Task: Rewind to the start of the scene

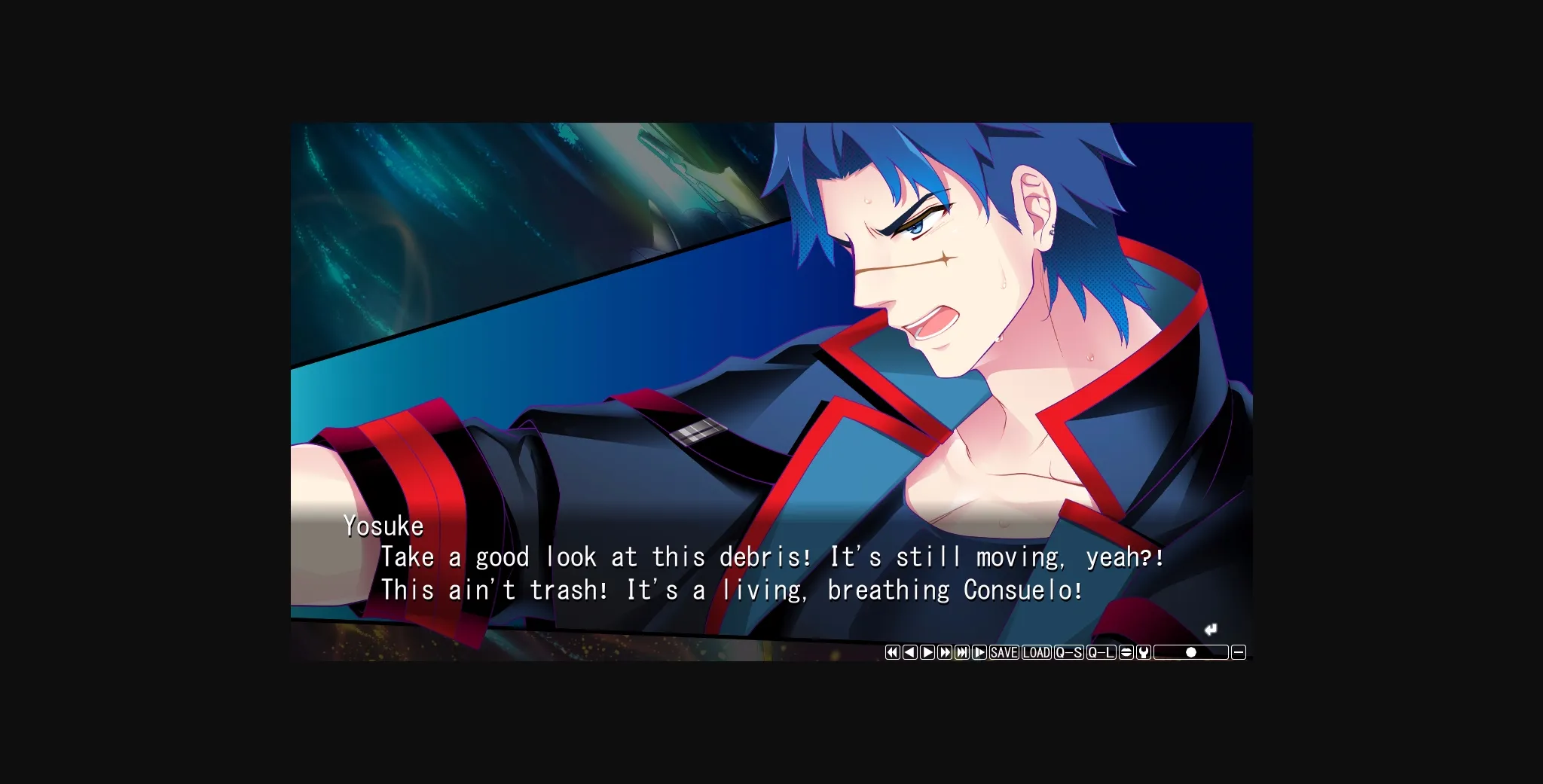Action: click(892, 652)
